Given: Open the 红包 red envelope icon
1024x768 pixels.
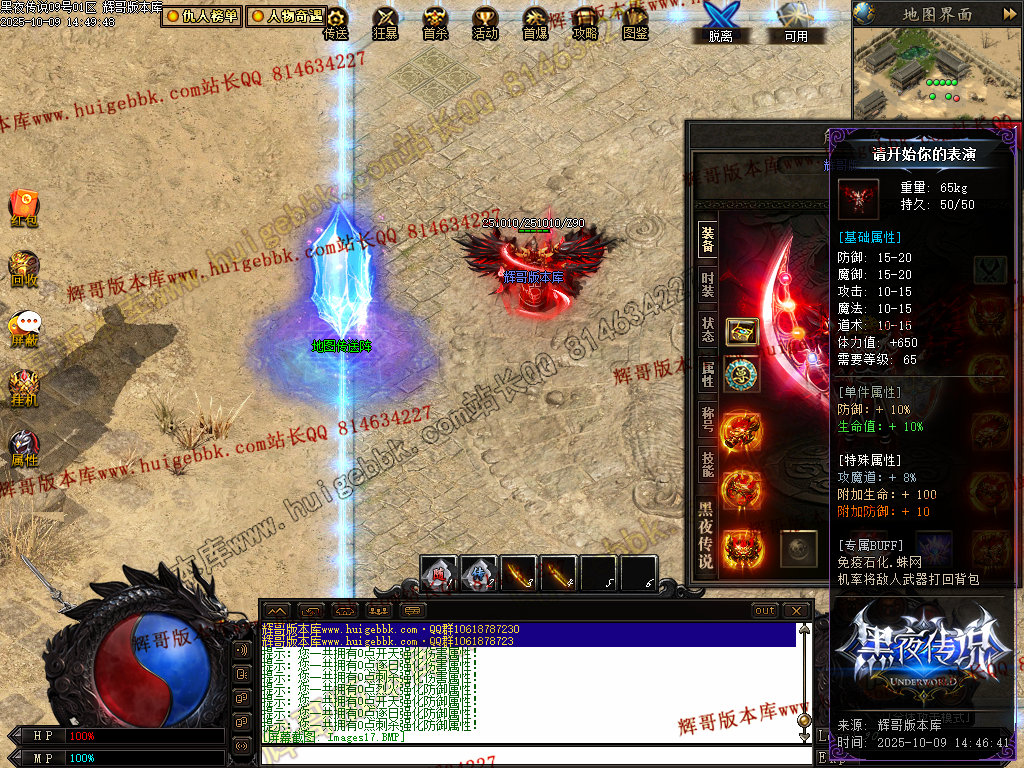Looking at the screenshot, I should (24, 206).
